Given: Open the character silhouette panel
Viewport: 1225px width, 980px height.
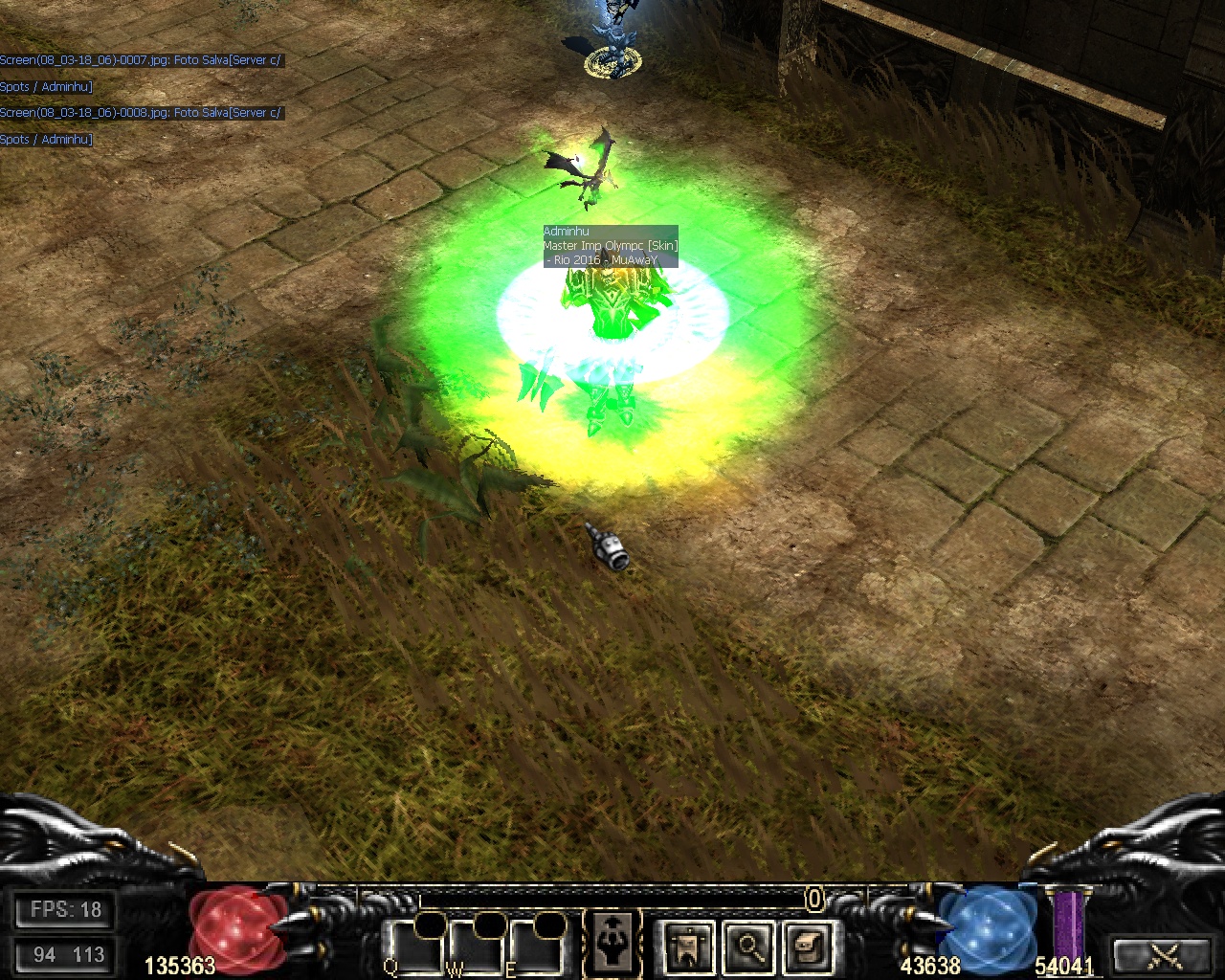Looking at the screenshot, I should (611, 946).
